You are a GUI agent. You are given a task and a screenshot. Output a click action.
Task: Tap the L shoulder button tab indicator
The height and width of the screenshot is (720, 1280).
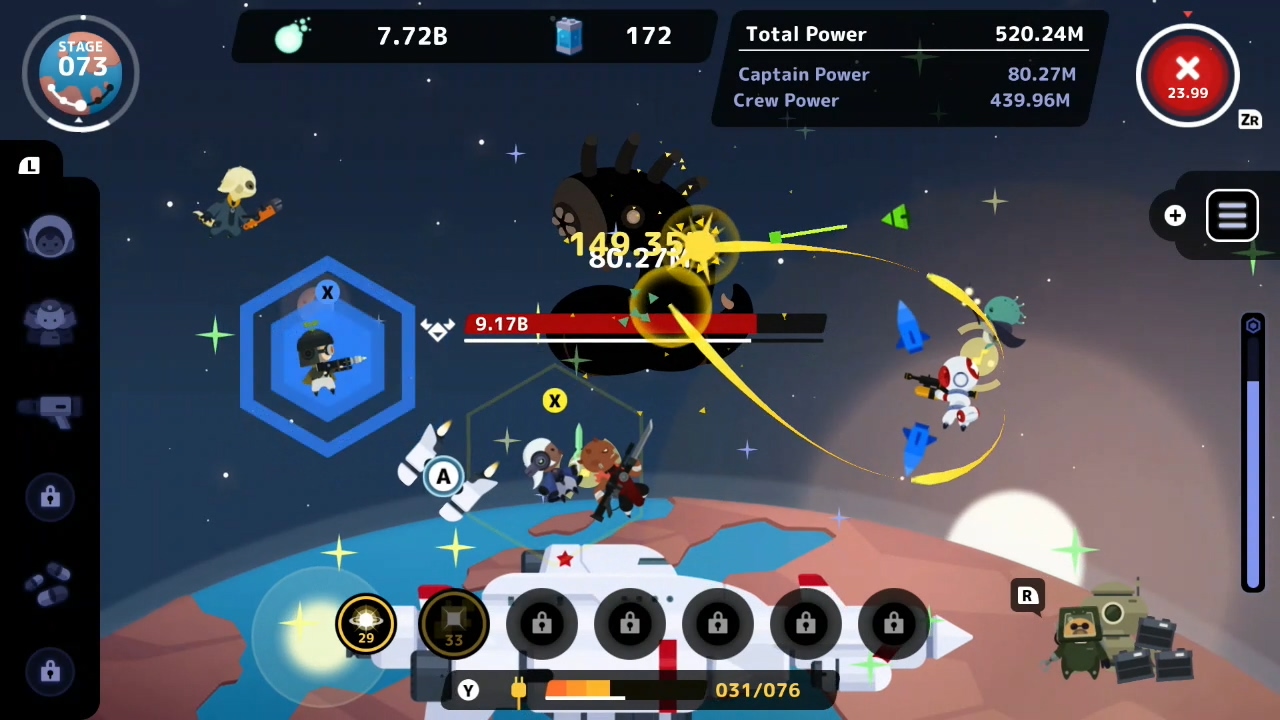pyautogui.click(x=28, y=166)
